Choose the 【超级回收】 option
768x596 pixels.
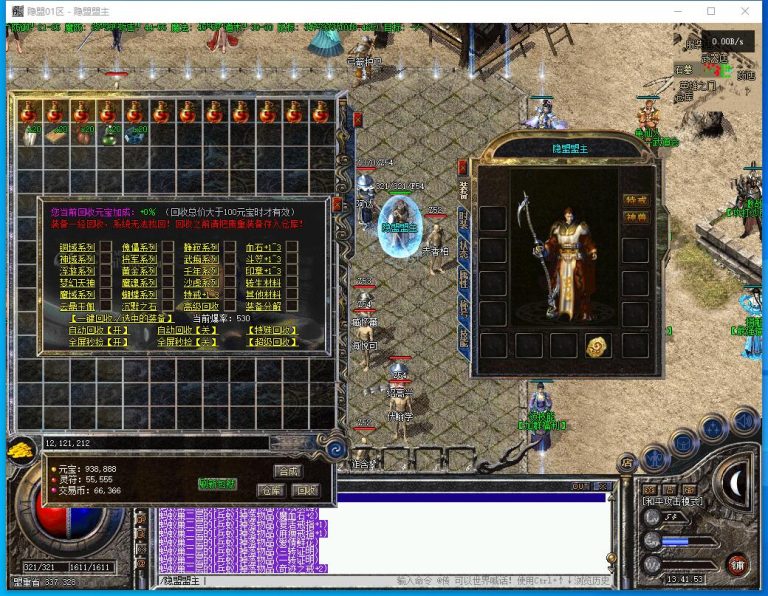(x=274, y=342)
